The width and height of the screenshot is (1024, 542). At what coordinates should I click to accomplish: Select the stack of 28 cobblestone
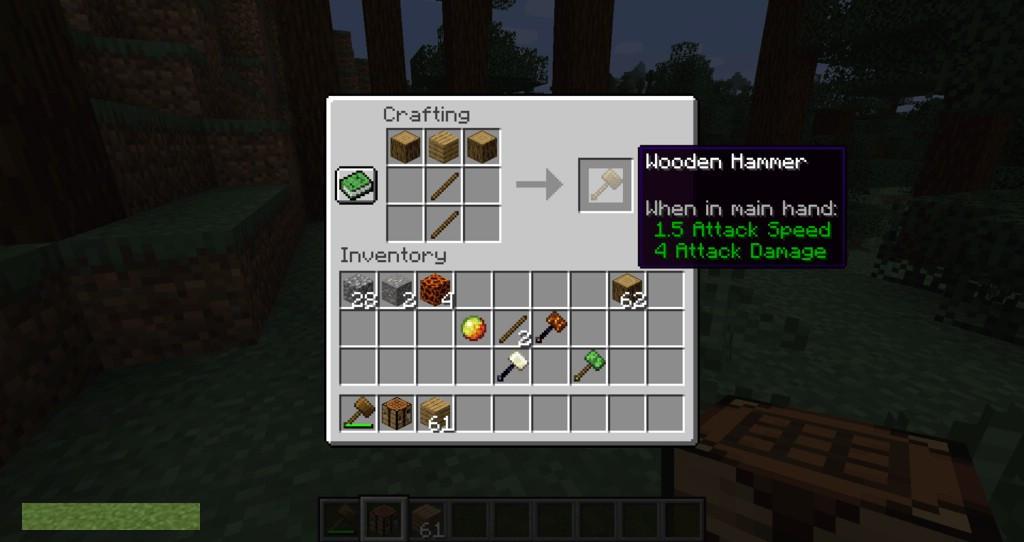tap(358, 290)
